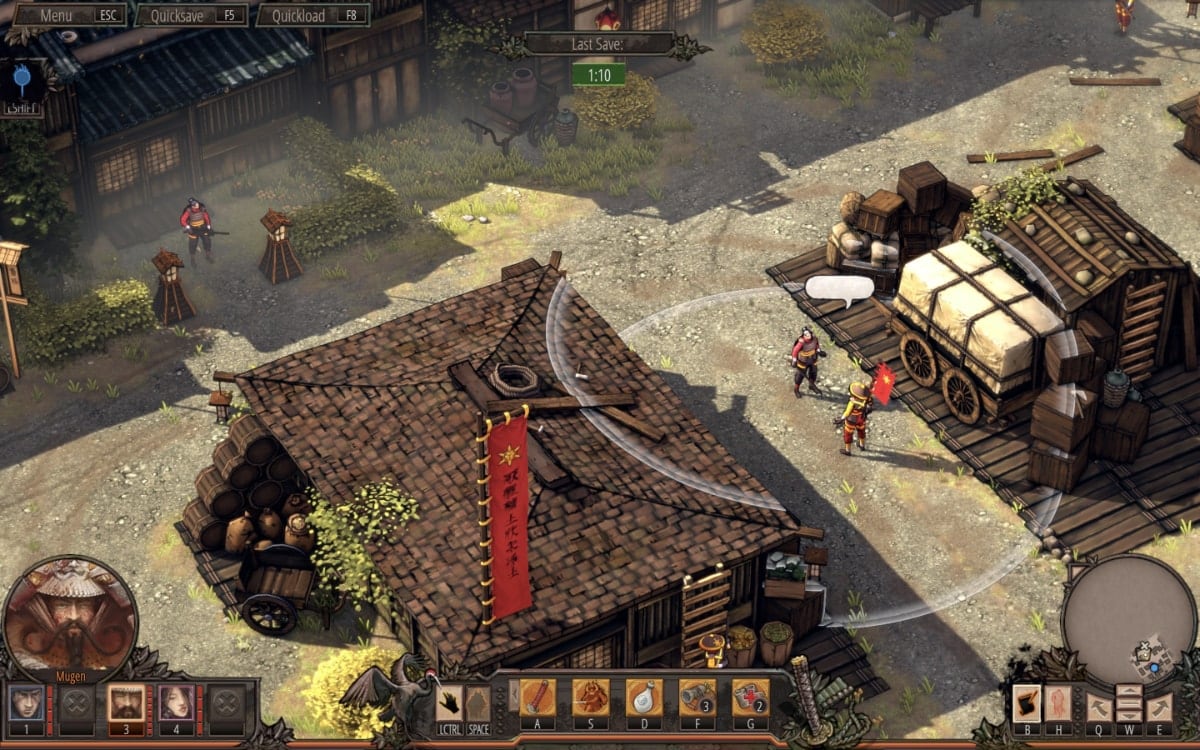This screenshot has width=1200, height=750.
Task: Click the Quicksave button
Action: click(x=191, y=15)
